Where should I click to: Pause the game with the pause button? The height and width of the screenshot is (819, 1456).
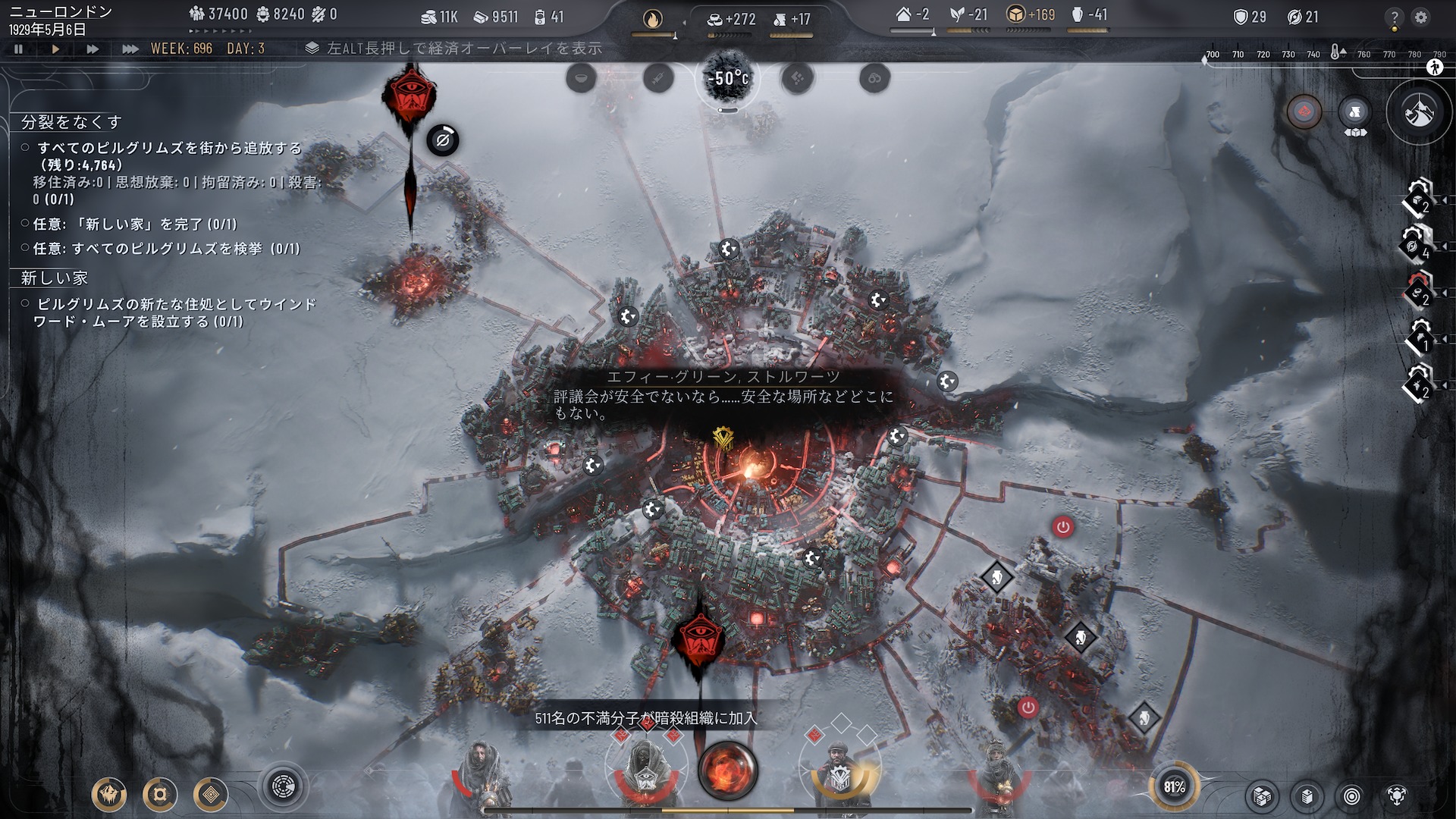pyautogui.click(x=18, y=49)
